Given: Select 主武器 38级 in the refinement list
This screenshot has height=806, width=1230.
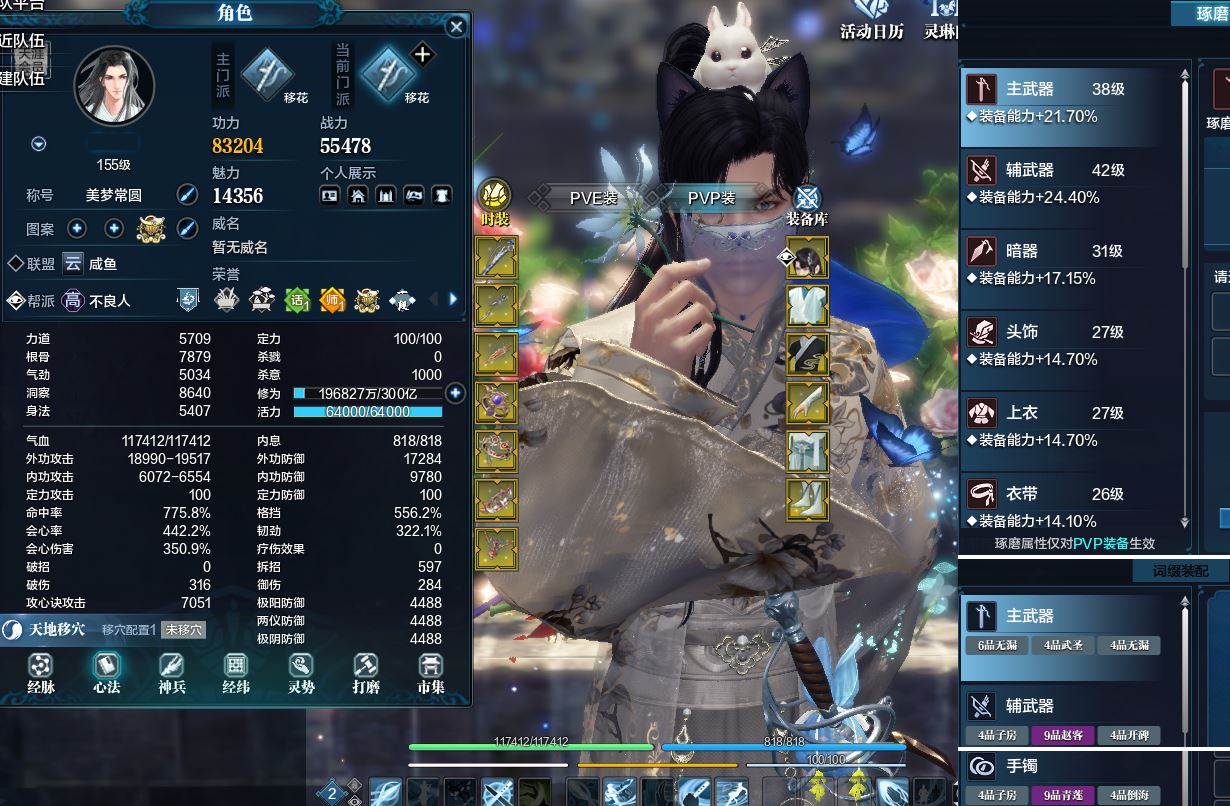Looking at the screenshot, I should tap(1071, 101).
